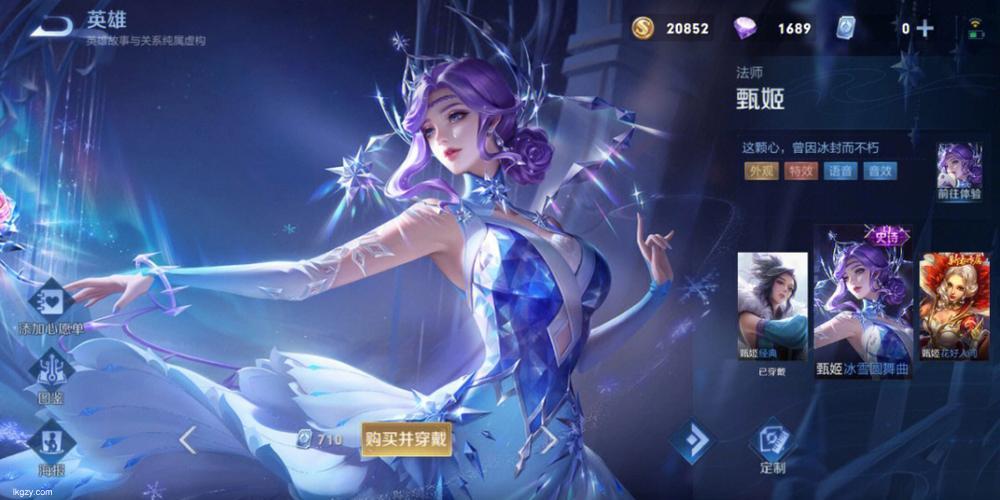Open the 定制 customization icon
Viewport: 1000px width, 500px height.
772,445
